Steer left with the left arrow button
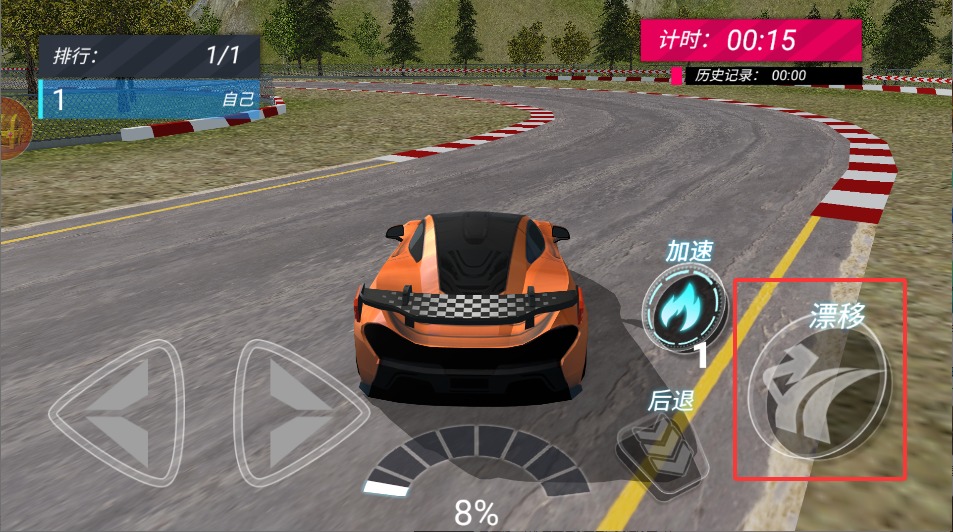 pos(117,412)
